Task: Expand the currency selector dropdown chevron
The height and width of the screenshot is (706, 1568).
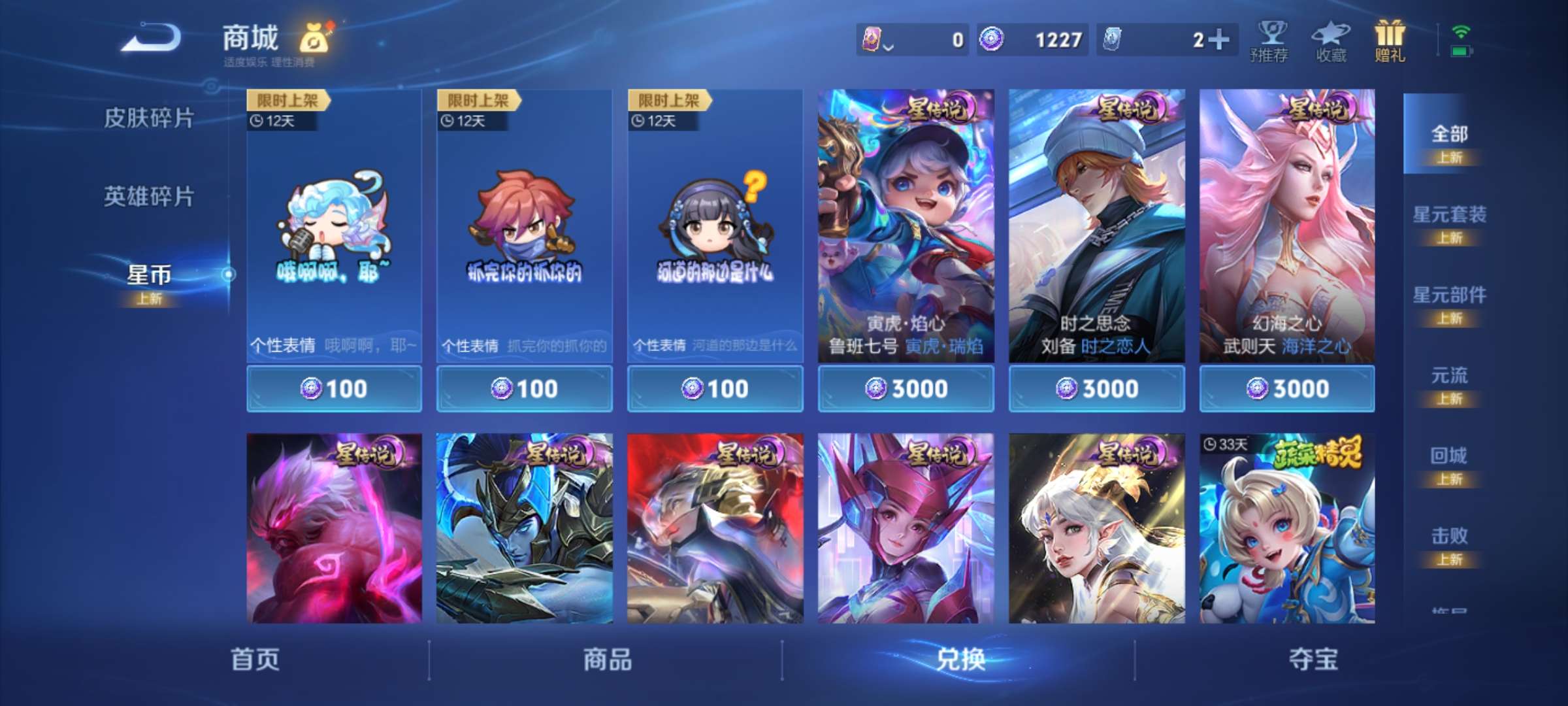Action: click(x=890, y=46)
